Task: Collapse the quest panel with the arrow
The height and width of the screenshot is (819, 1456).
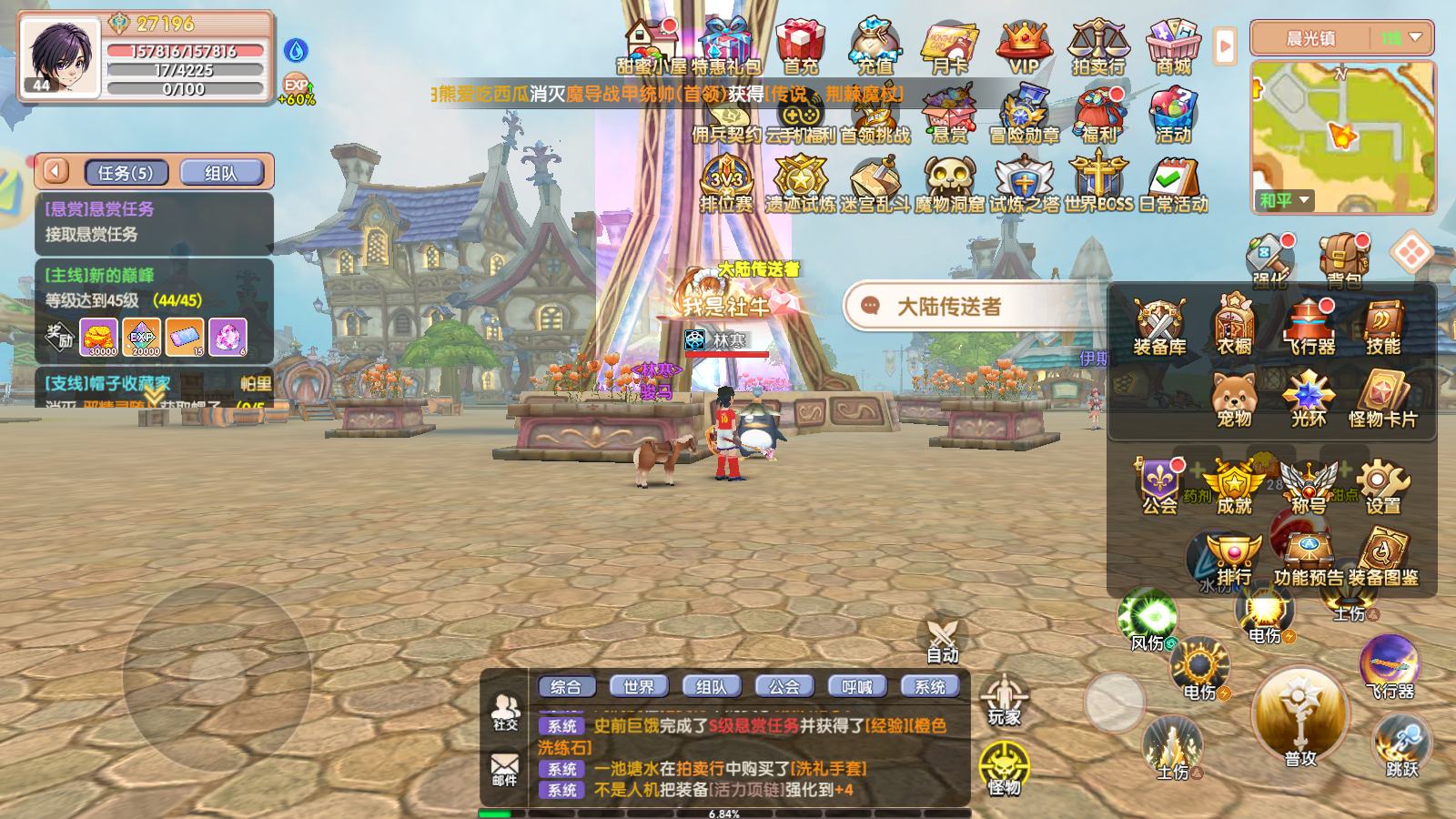Action: pos(56,171)
